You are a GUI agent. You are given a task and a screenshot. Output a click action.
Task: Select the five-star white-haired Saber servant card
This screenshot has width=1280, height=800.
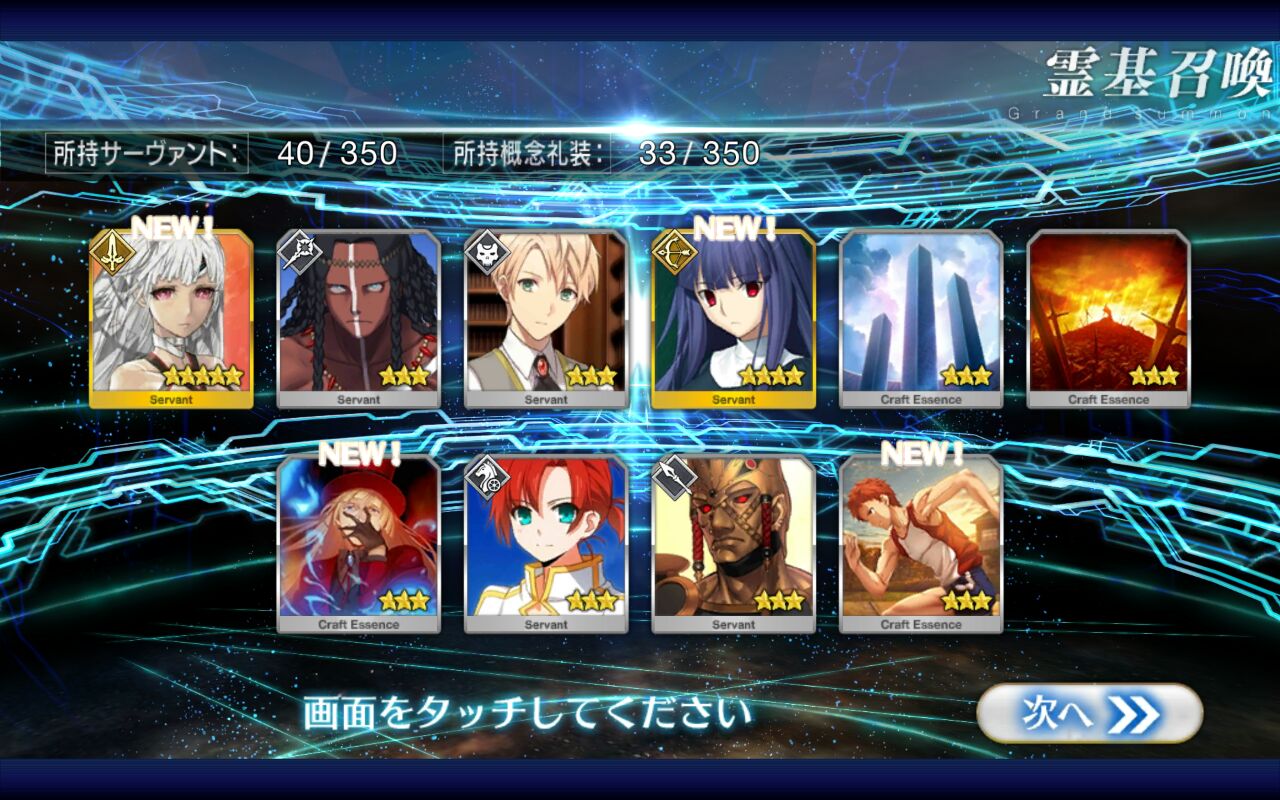tap(171, 319)
